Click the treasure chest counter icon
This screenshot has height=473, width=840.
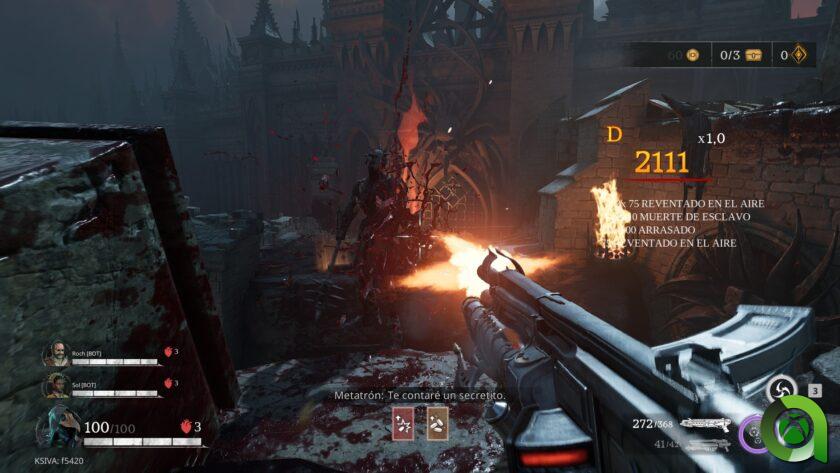pyautogui.click(x=753, y=54)
